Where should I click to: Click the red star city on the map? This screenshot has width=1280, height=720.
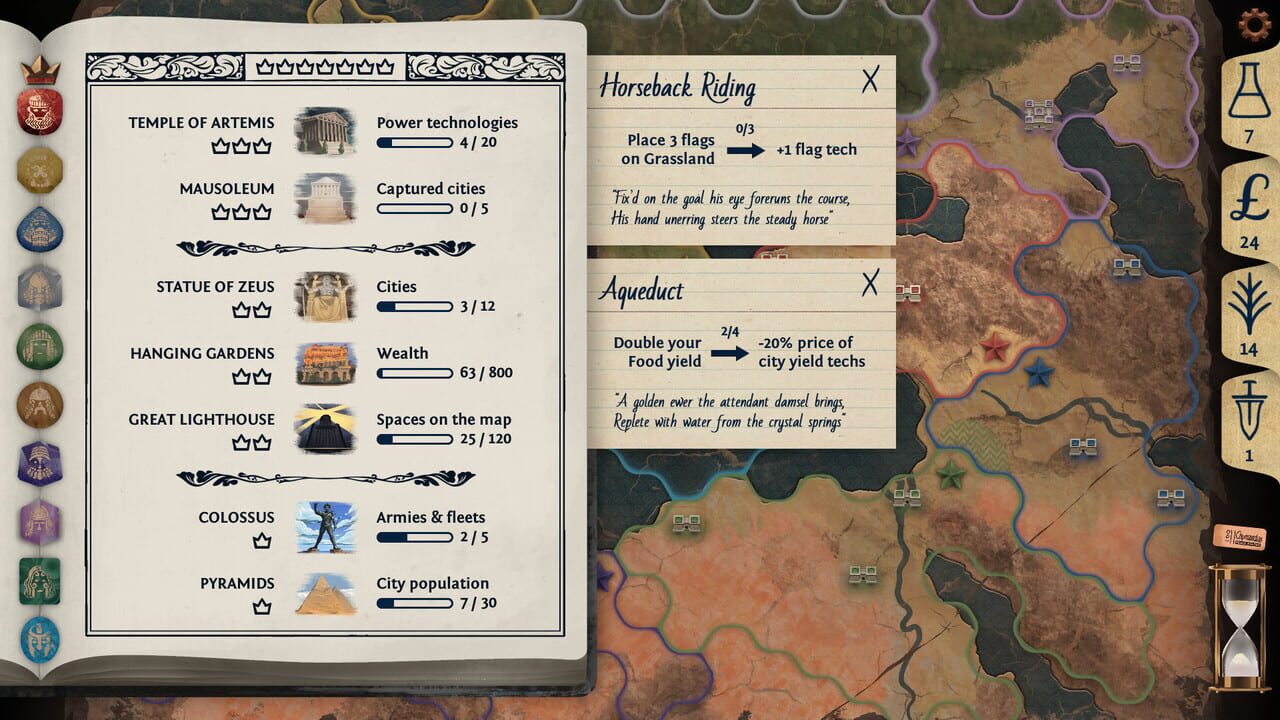click(993, 349)
